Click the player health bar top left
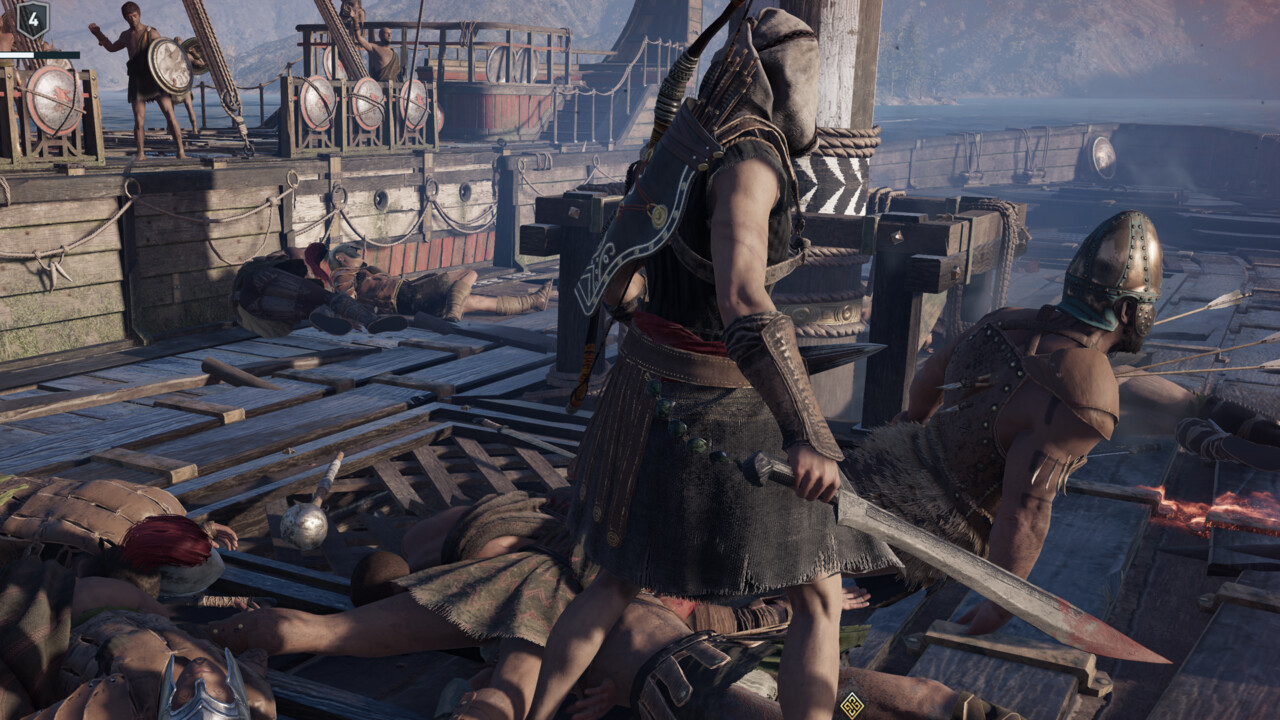This screenshot has height=720, width=1280. (x=18, y=53)
